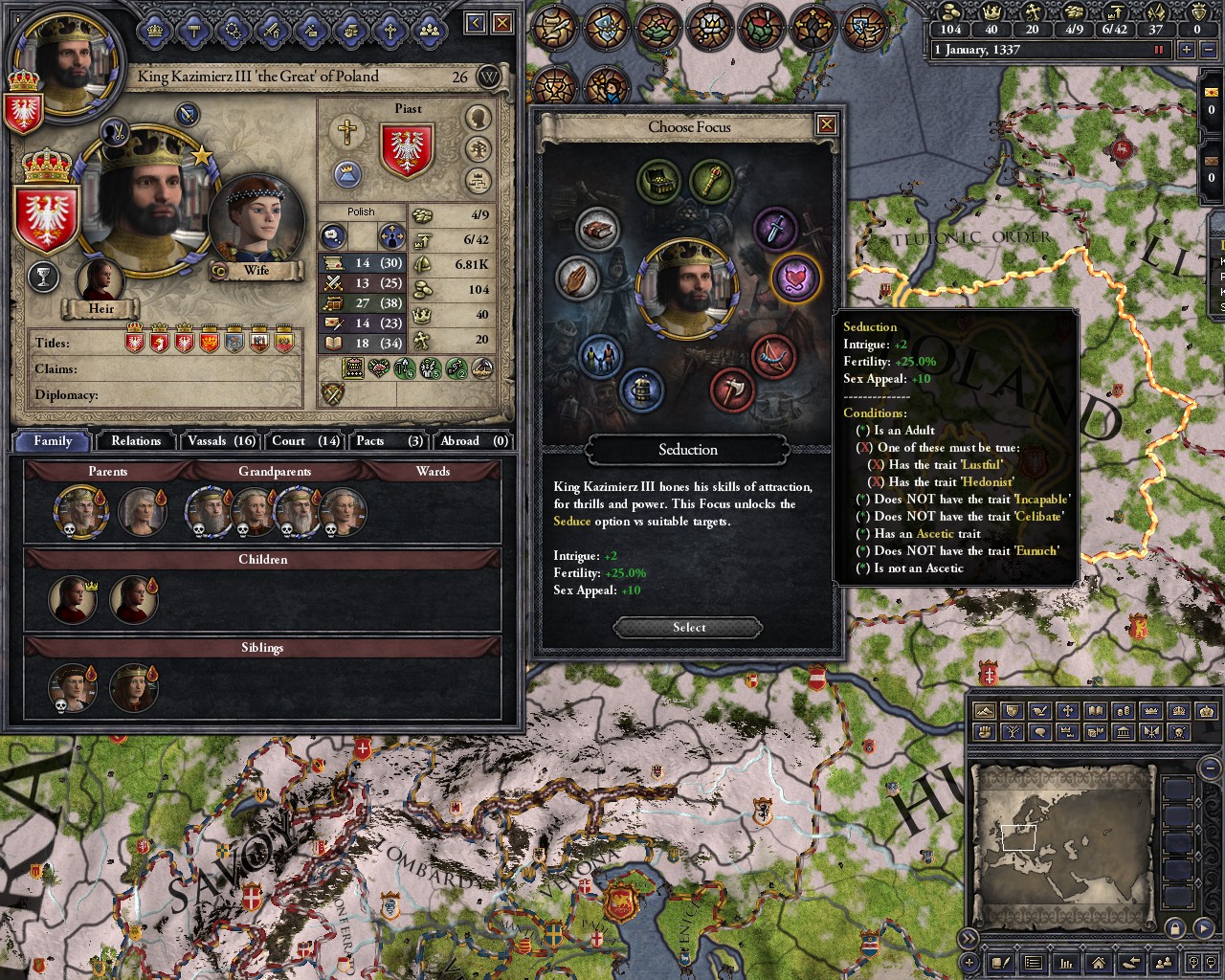This screenshot has width=1225, height=980.
Task: Choose the Seduction heart focus icon
Action: click(794, 278)
